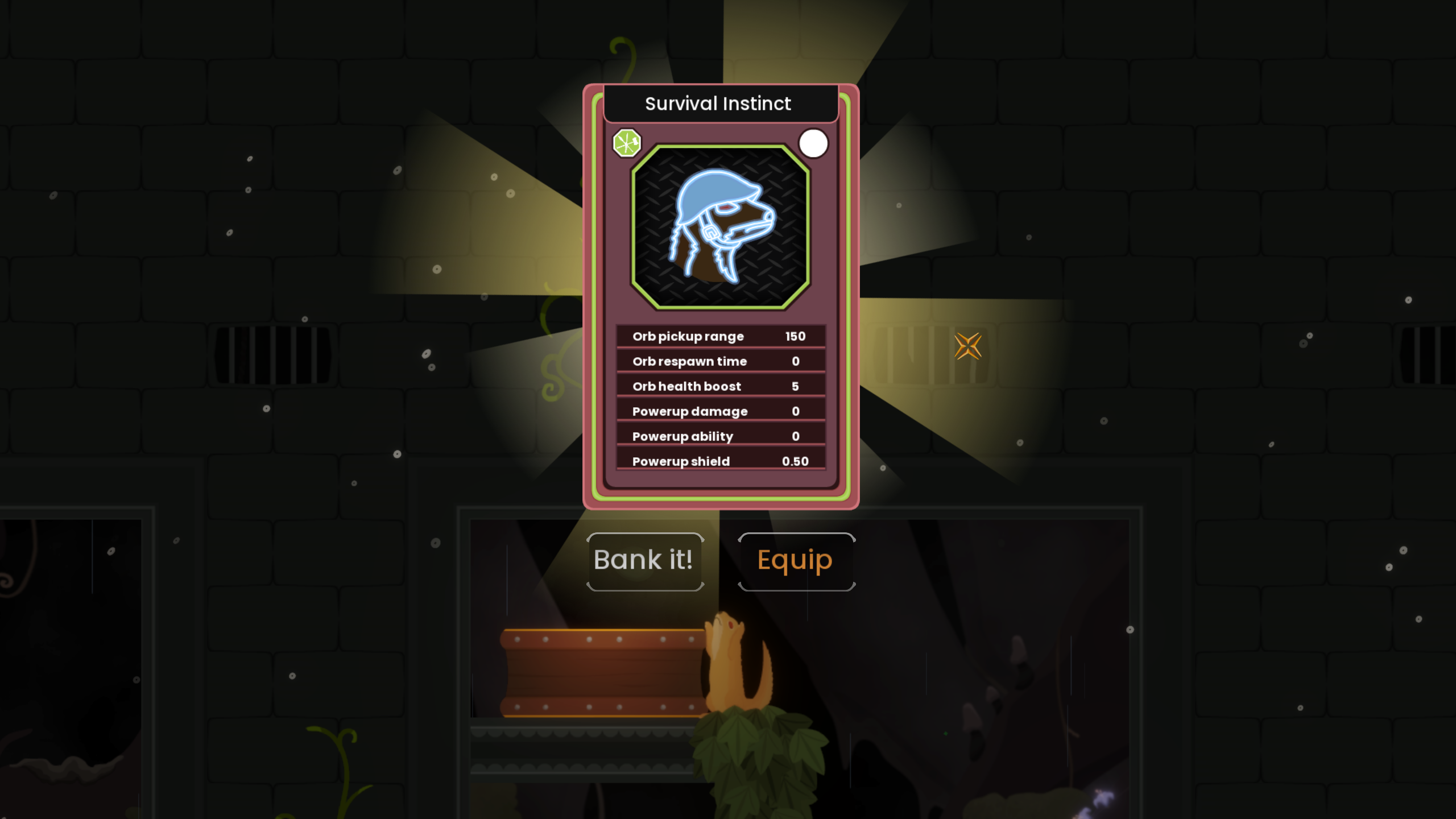Toggle the Powerup shield stat row

pos(721,461)
